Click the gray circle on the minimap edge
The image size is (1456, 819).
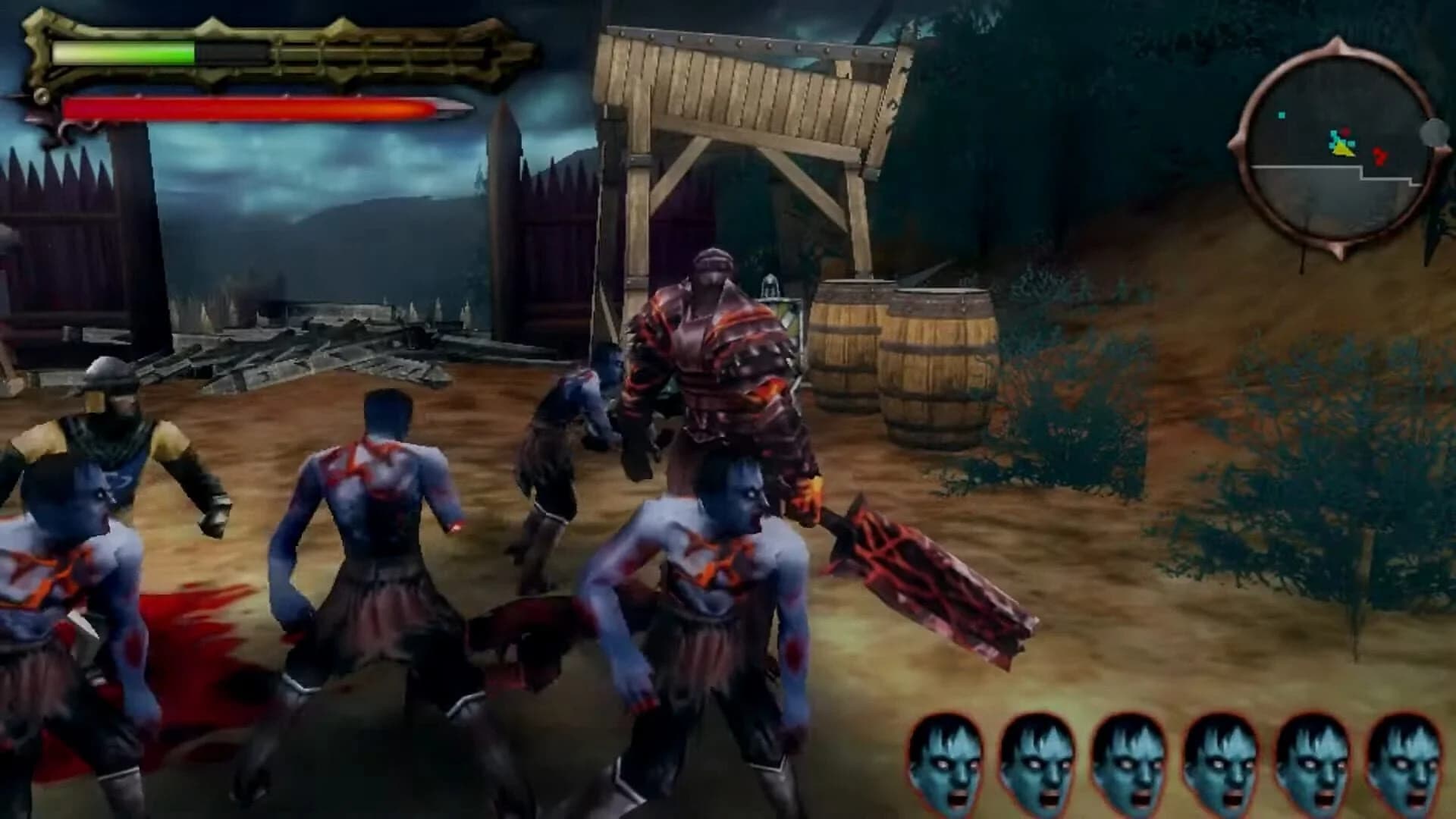pyautogui.click(x=1432, y=133)
